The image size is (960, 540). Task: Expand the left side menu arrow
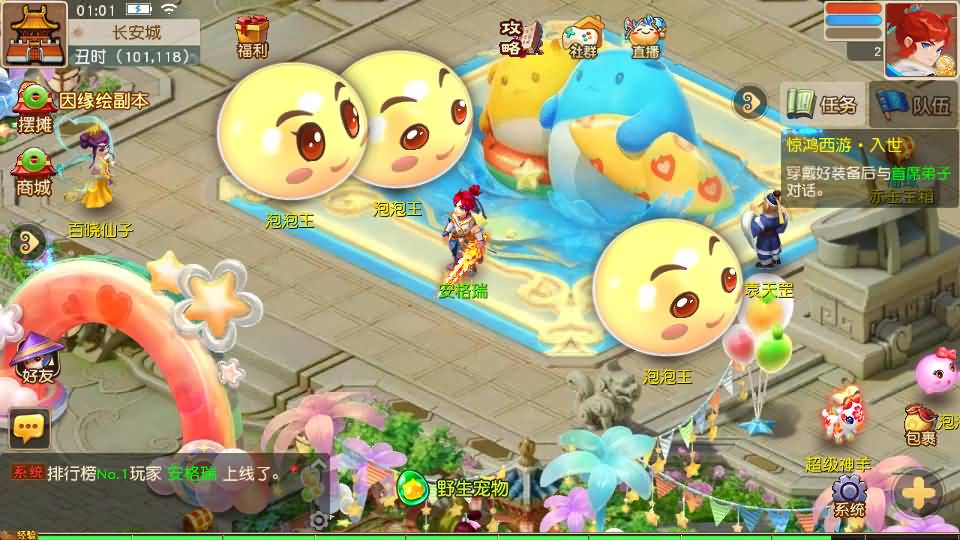pos(27,240)
